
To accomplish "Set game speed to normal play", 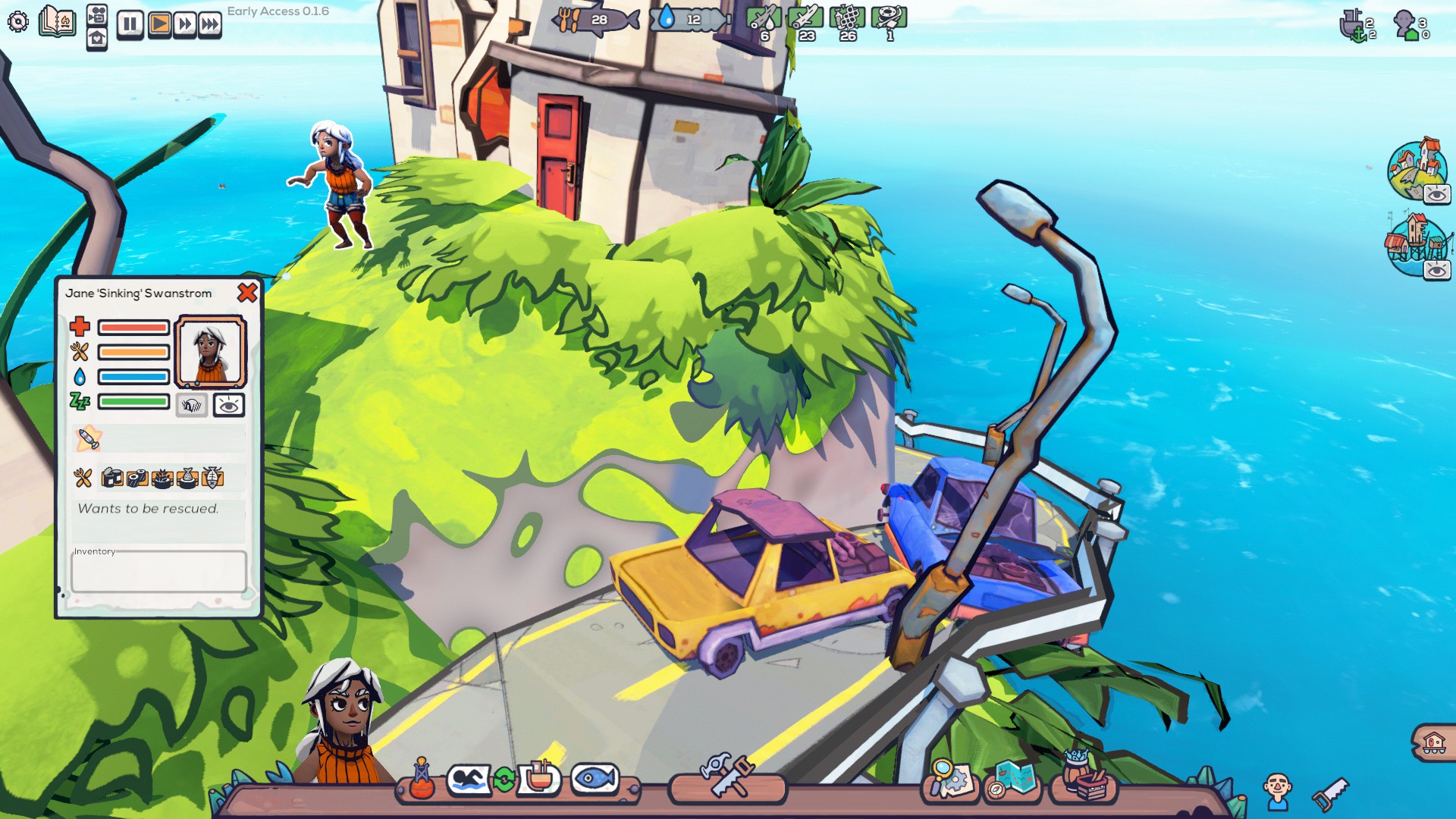I will (159, 24).
